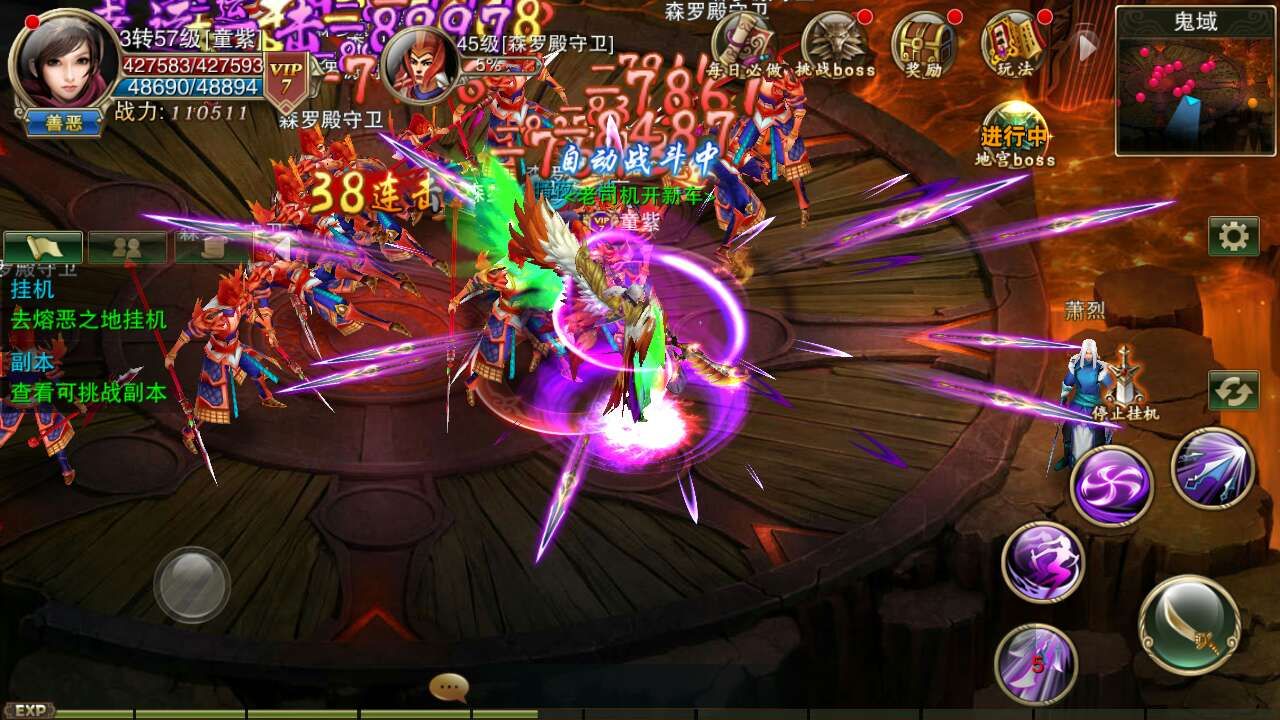Stop auto-battle with 停止挂机
The height and width of the screenshot is (720, 1280).
pyautogui.click(x=1126, y=385)
